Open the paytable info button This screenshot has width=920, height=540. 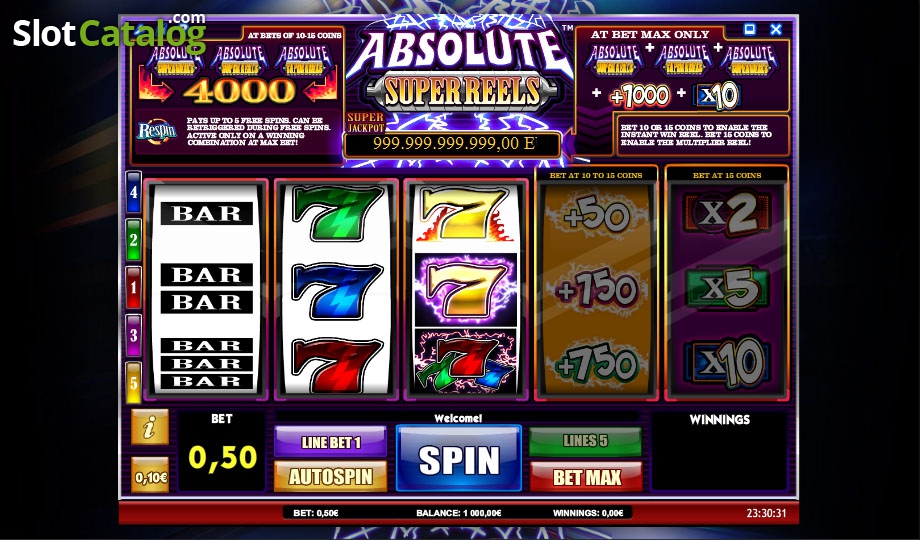pyautogui.click(x=150, y=427)
